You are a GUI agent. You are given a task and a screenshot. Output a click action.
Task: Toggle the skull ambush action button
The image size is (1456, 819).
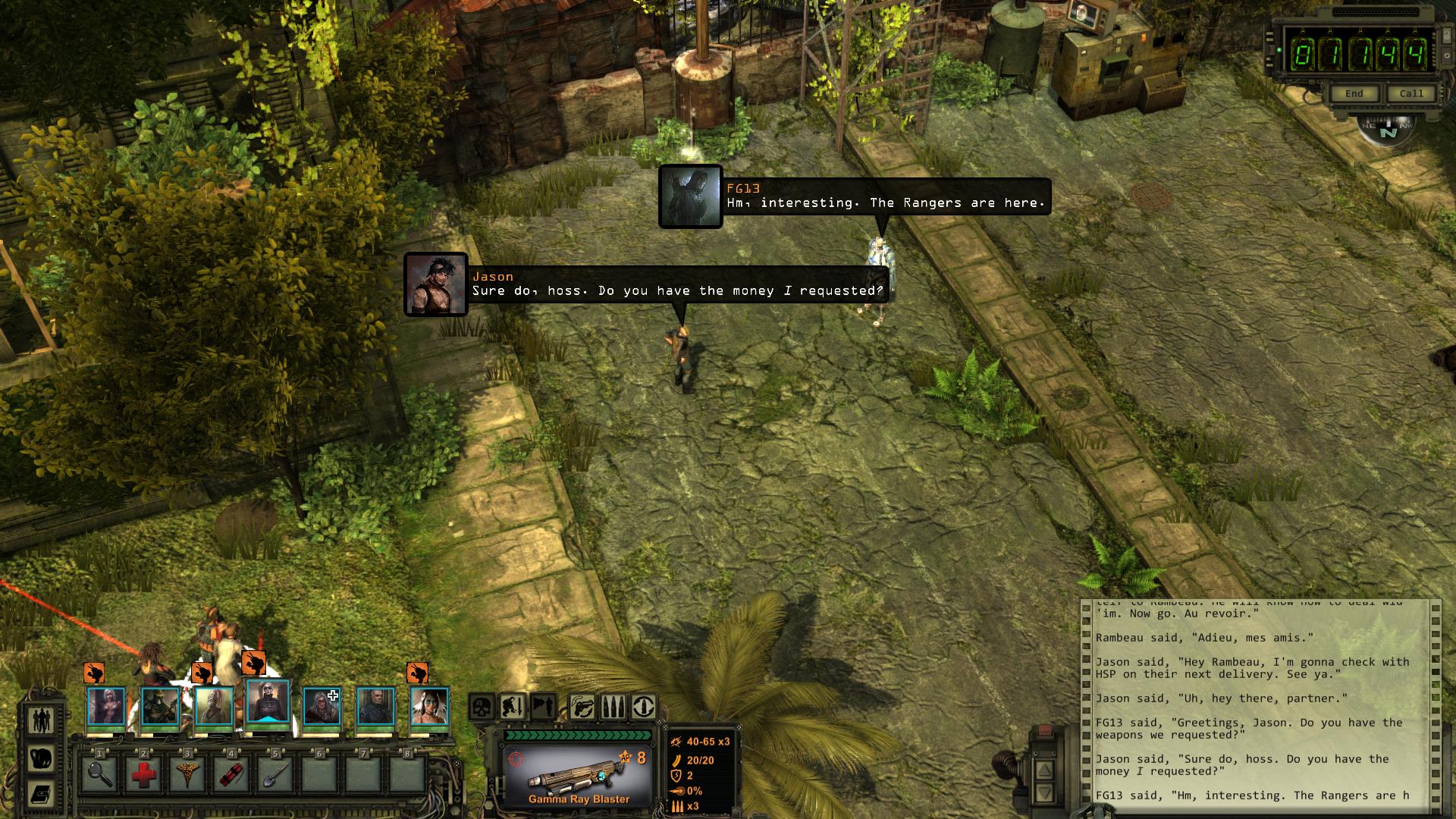pos(482,707)
